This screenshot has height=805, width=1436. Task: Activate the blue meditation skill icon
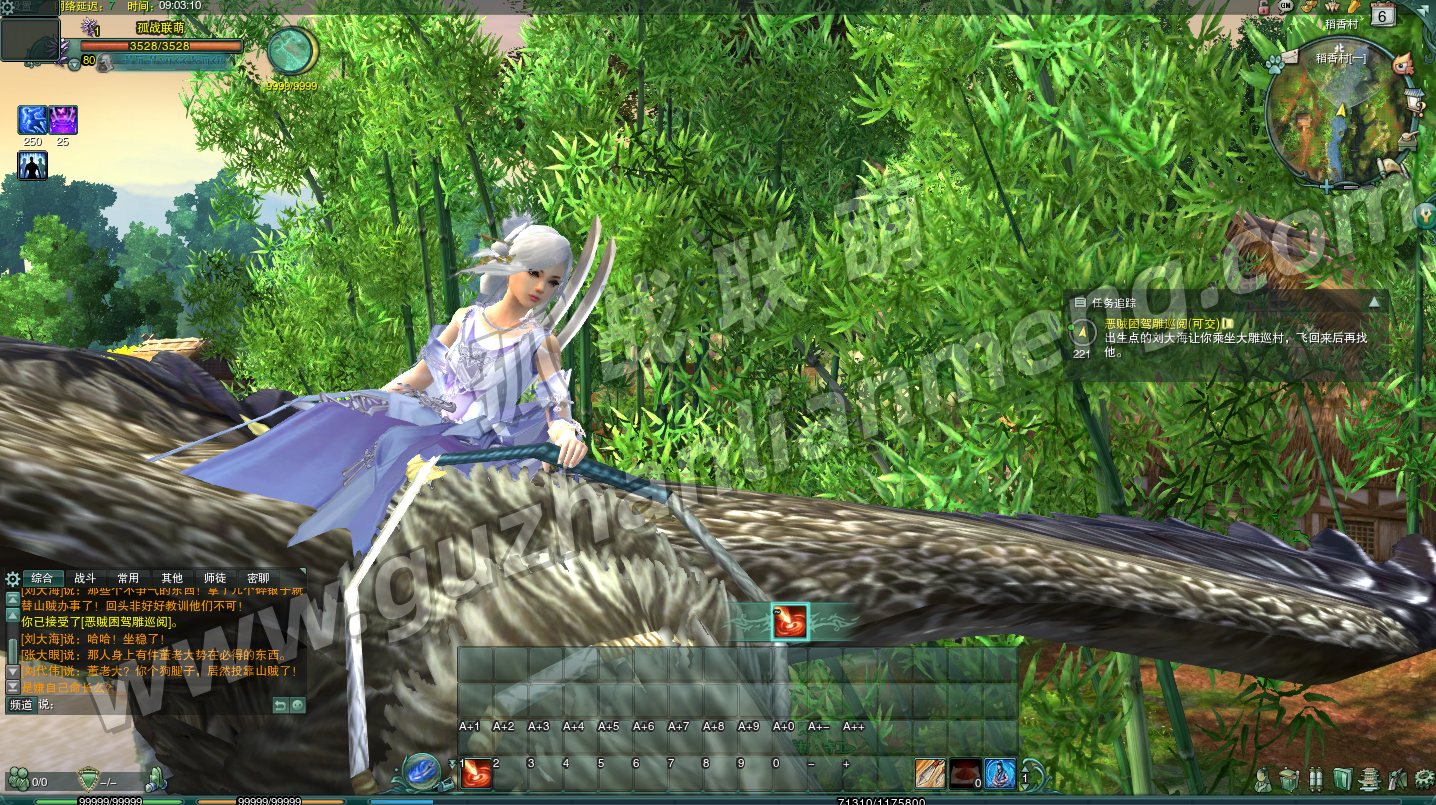pyautogui.click(x=999, y=773)
